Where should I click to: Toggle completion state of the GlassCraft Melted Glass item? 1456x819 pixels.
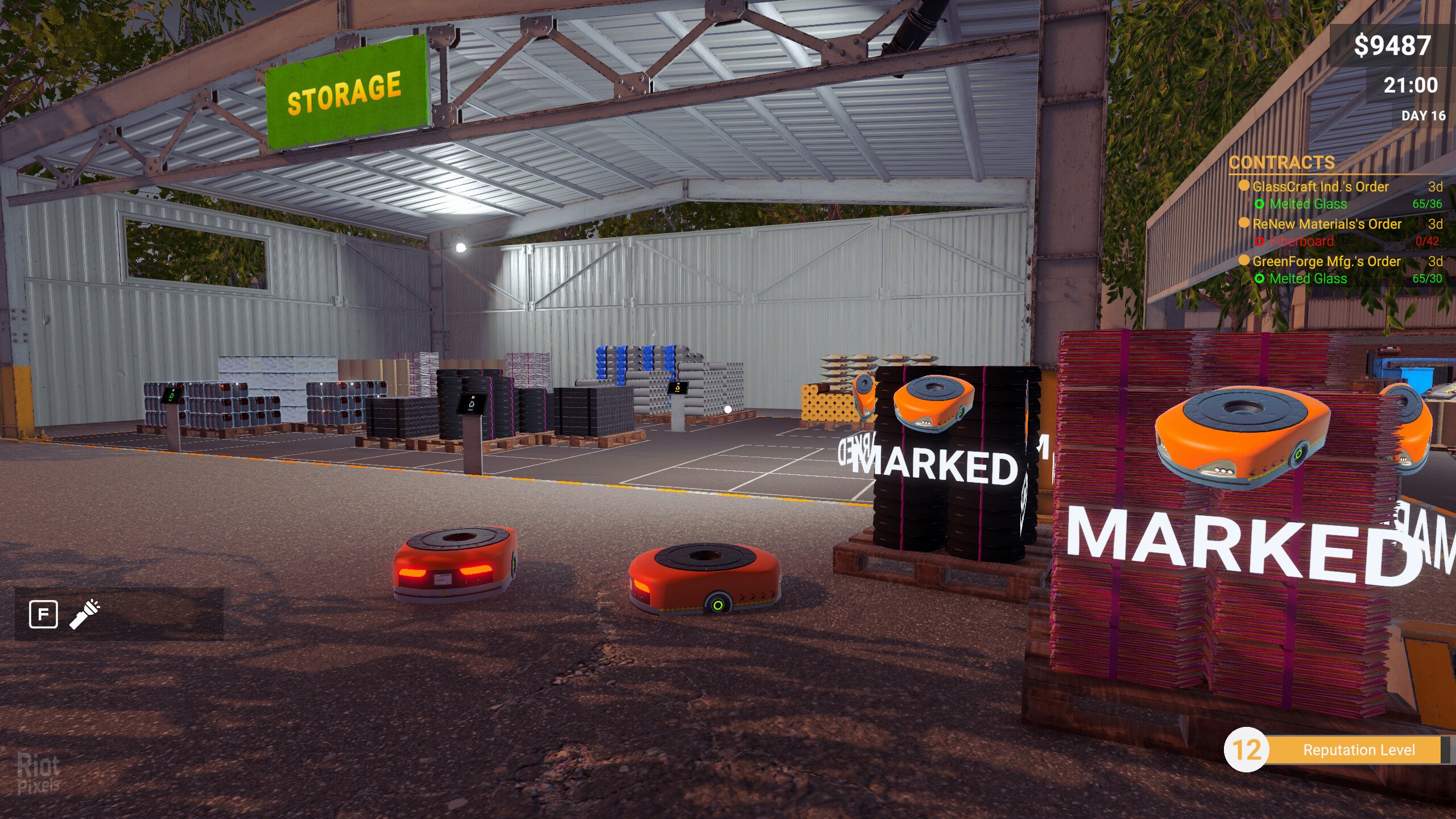point(1259,205)
